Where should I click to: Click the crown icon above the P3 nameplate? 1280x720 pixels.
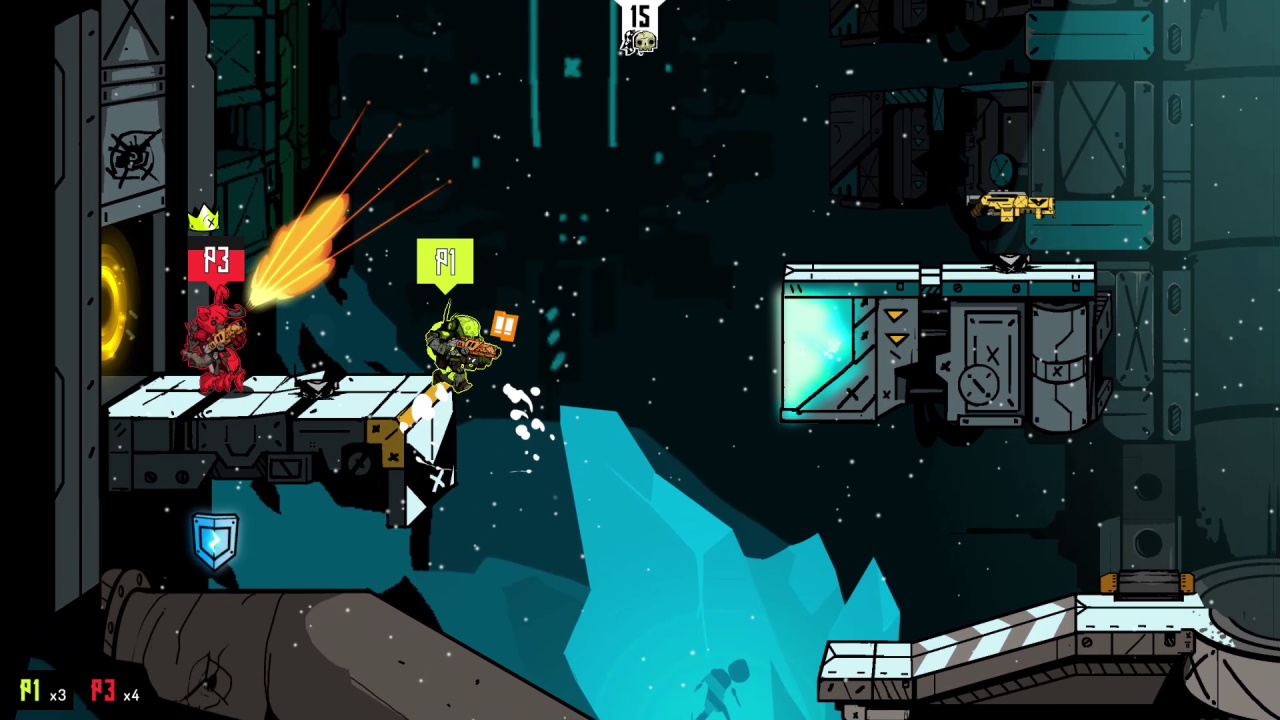click(x=205, y=222)
